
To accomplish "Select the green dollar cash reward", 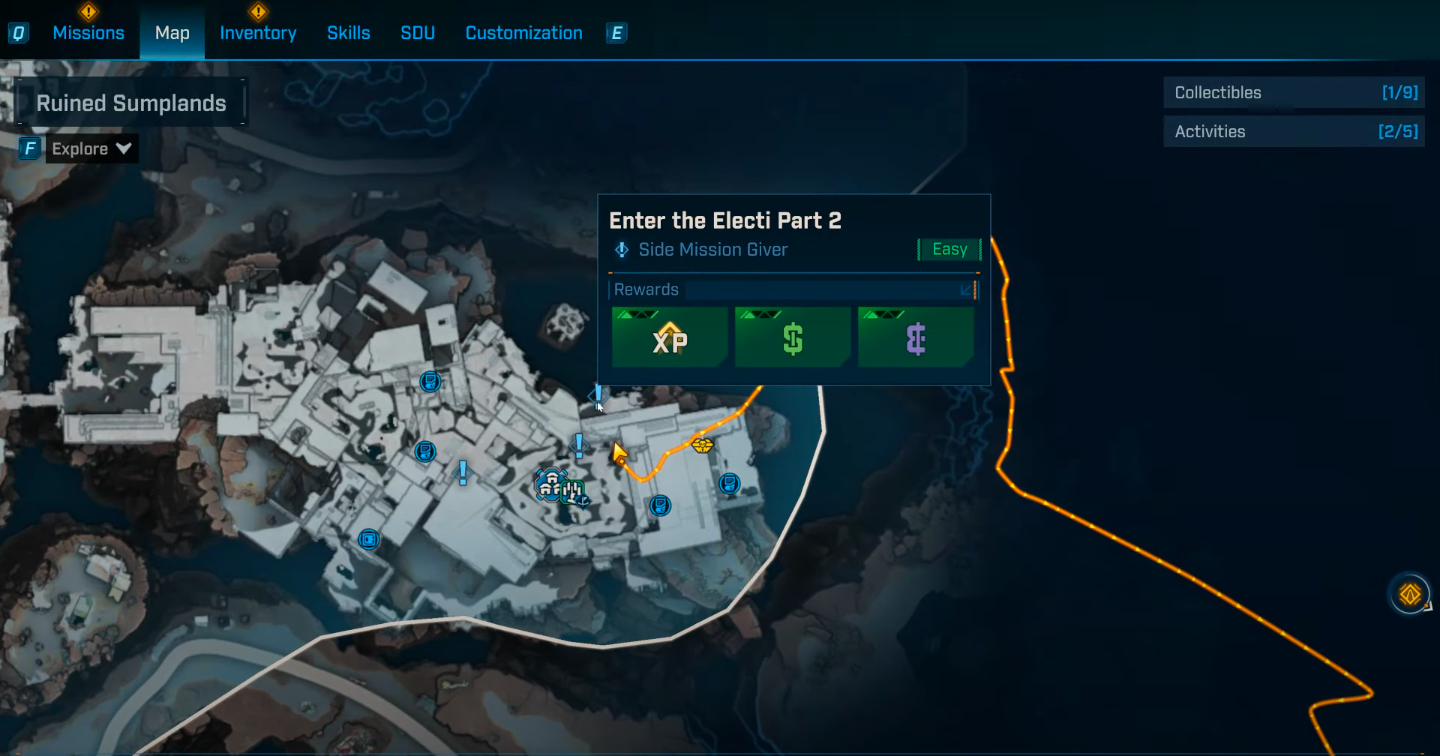I will (x=793, y=337).
